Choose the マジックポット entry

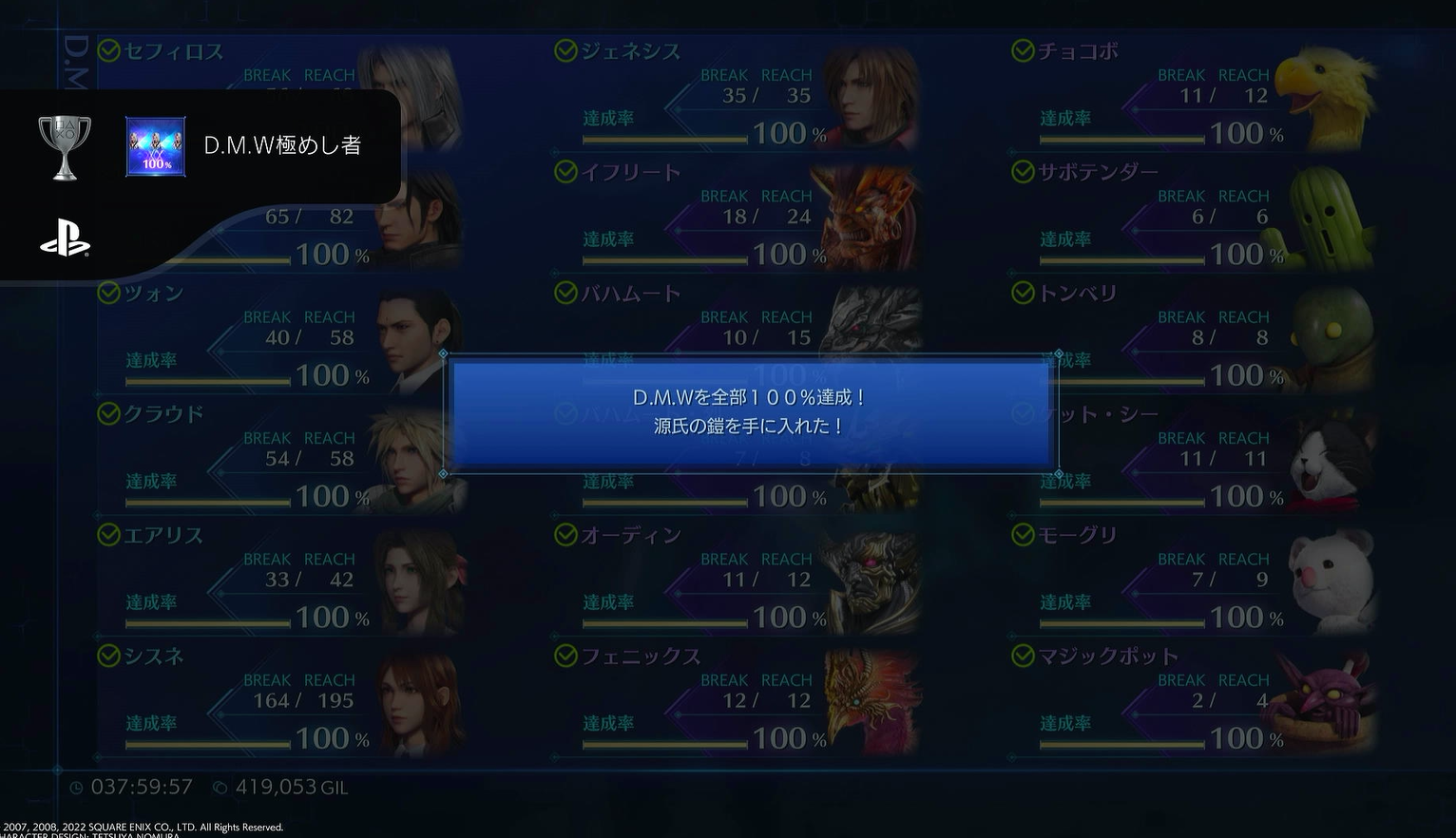1194,699
